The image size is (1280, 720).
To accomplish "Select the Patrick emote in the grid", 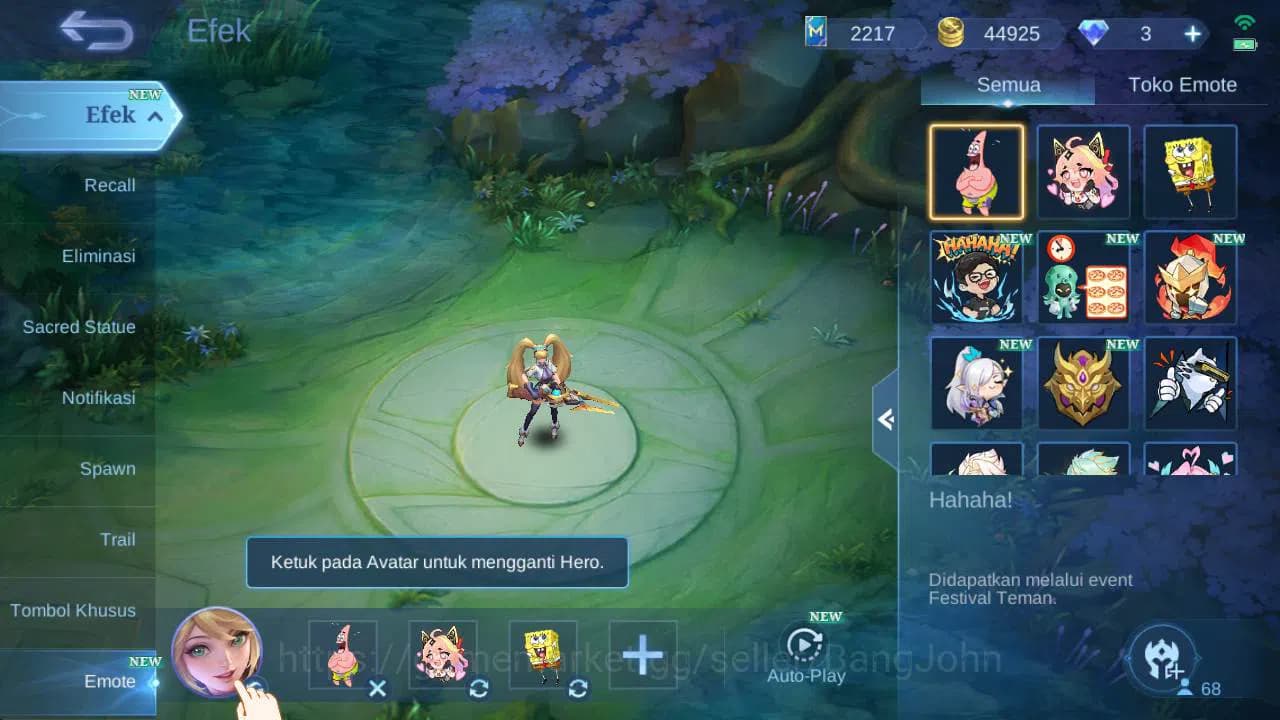I will [976, 171].
